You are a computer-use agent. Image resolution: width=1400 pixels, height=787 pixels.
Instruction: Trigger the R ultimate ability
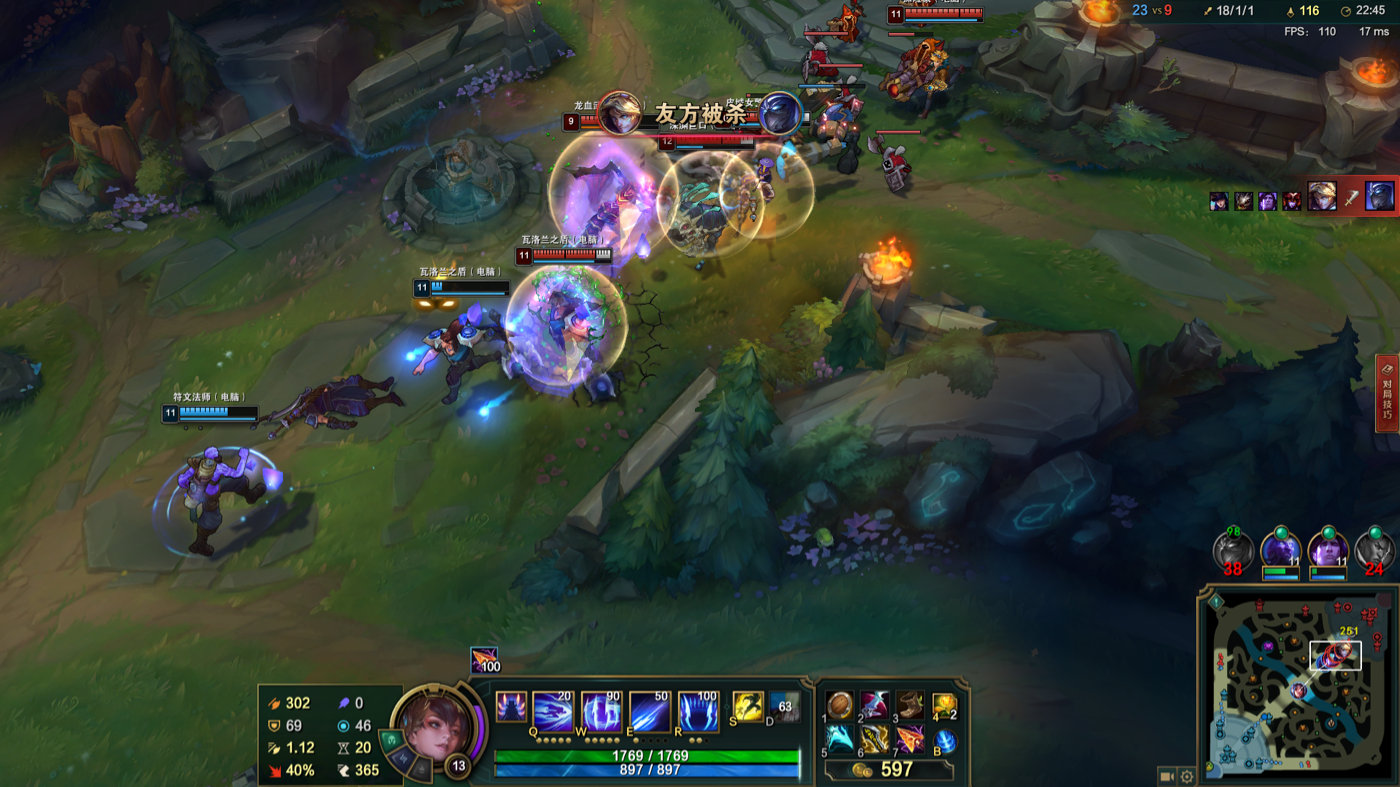pyautogui.click(x=698, y=710)
